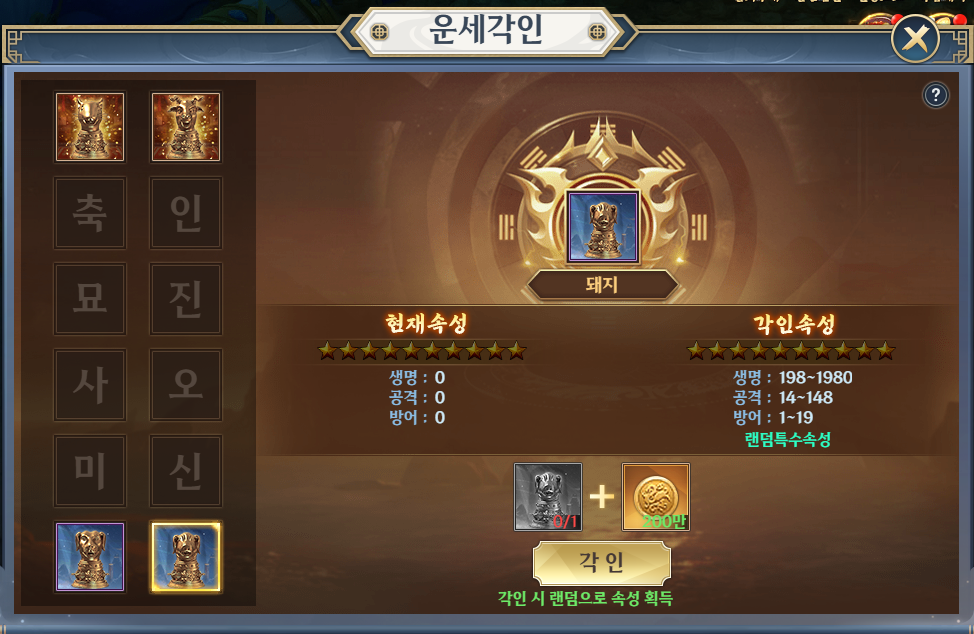Click the 각인 engrave button

click(601, 563)
